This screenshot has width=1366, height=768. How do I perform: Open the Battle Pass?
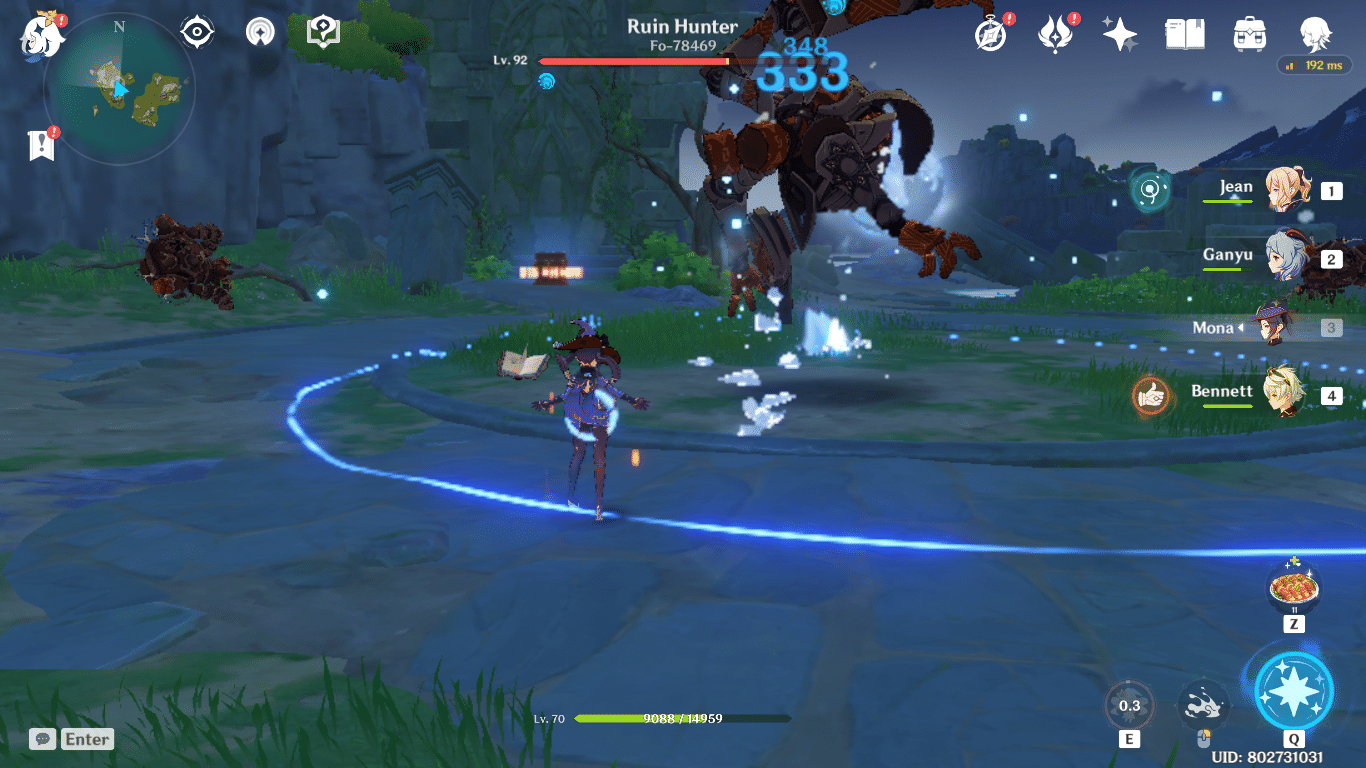1056,32
